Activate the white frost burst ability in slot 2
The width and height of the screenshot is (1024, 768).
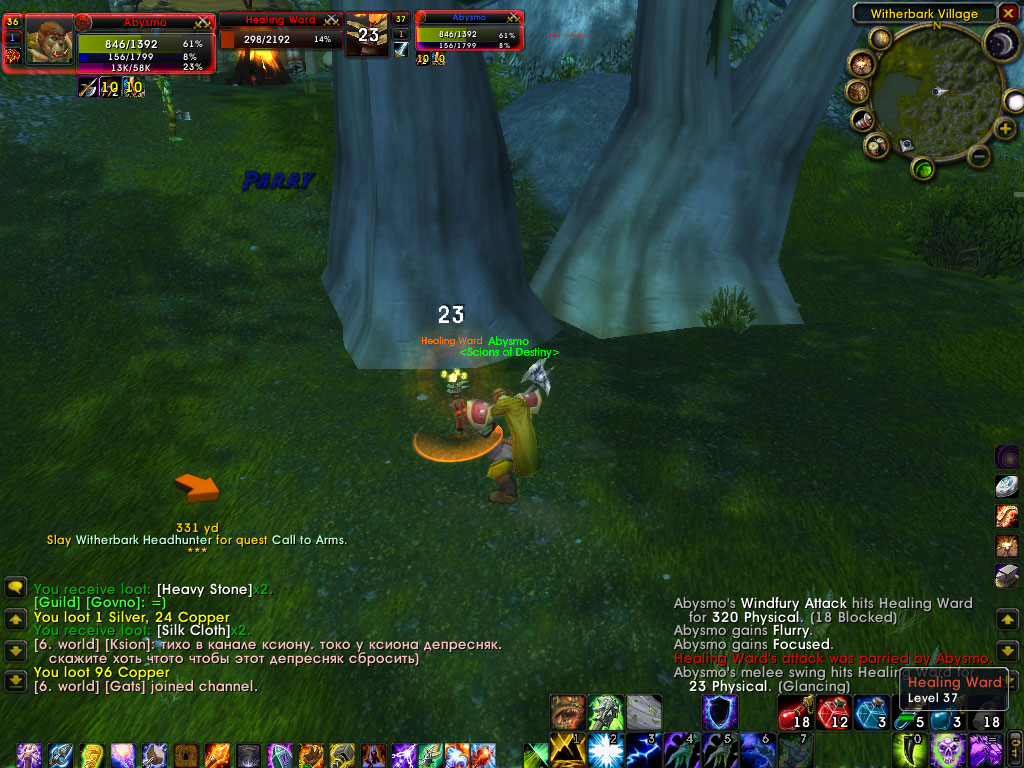[x=604, y=750]
